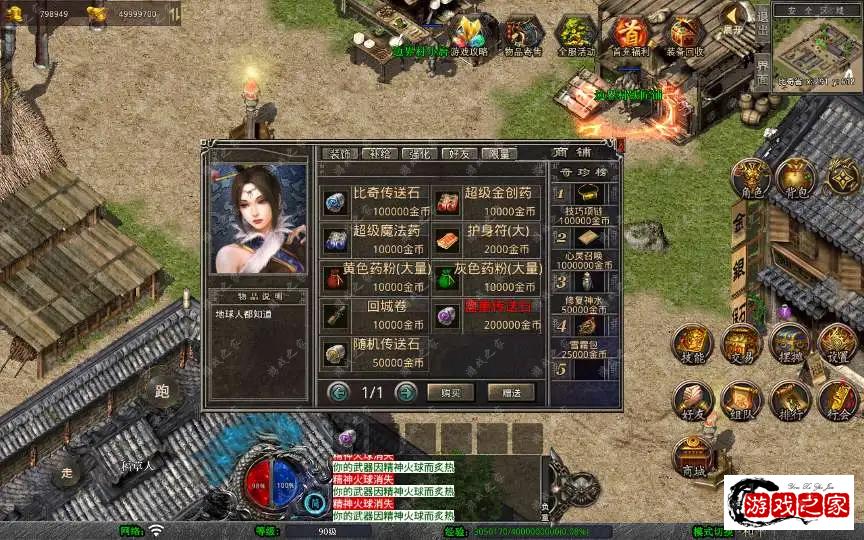Open the 商城 mall icon

692,457
